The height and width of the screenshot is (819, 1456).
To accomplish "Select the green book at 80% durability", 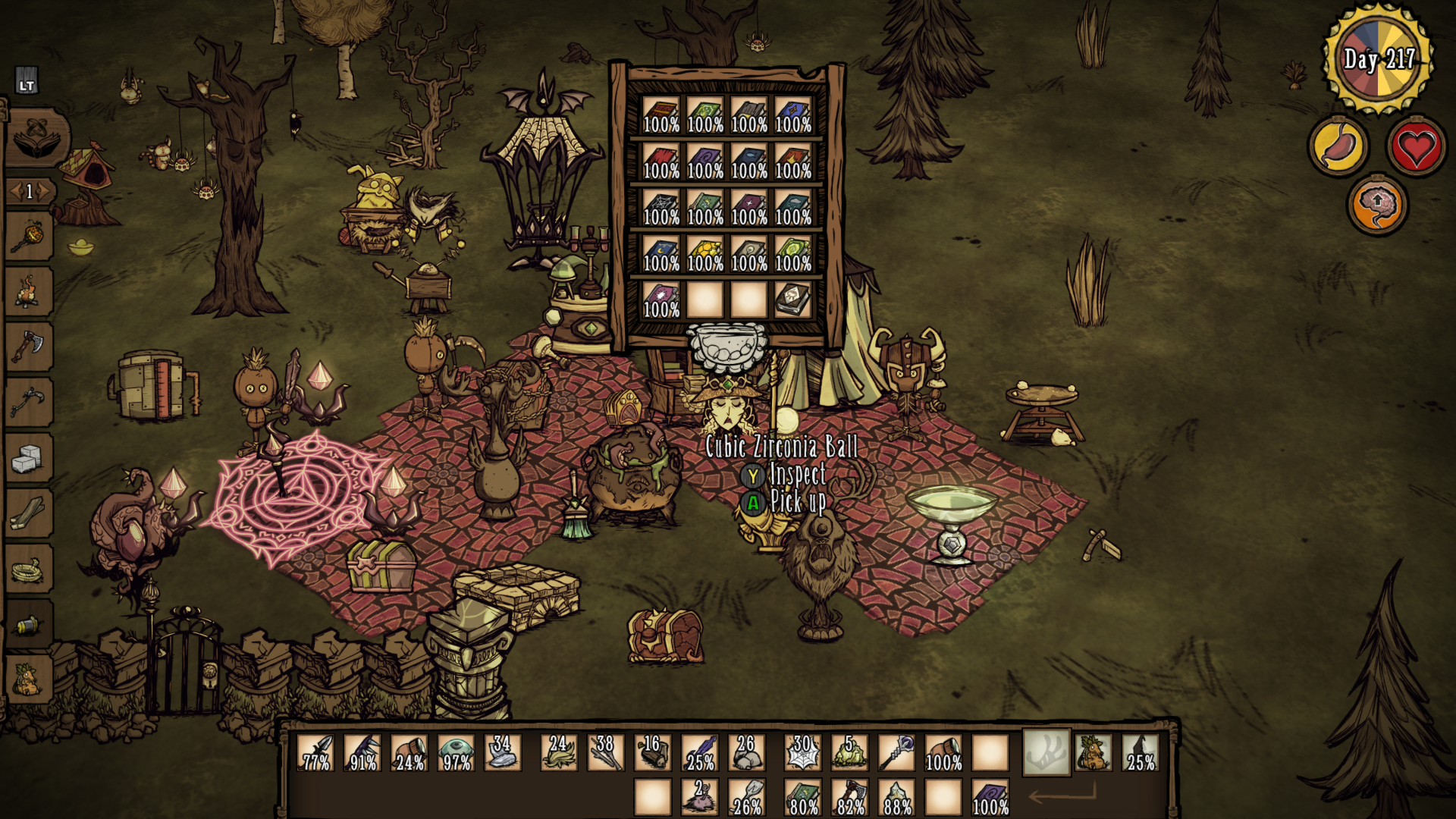I will pos(802,798).
